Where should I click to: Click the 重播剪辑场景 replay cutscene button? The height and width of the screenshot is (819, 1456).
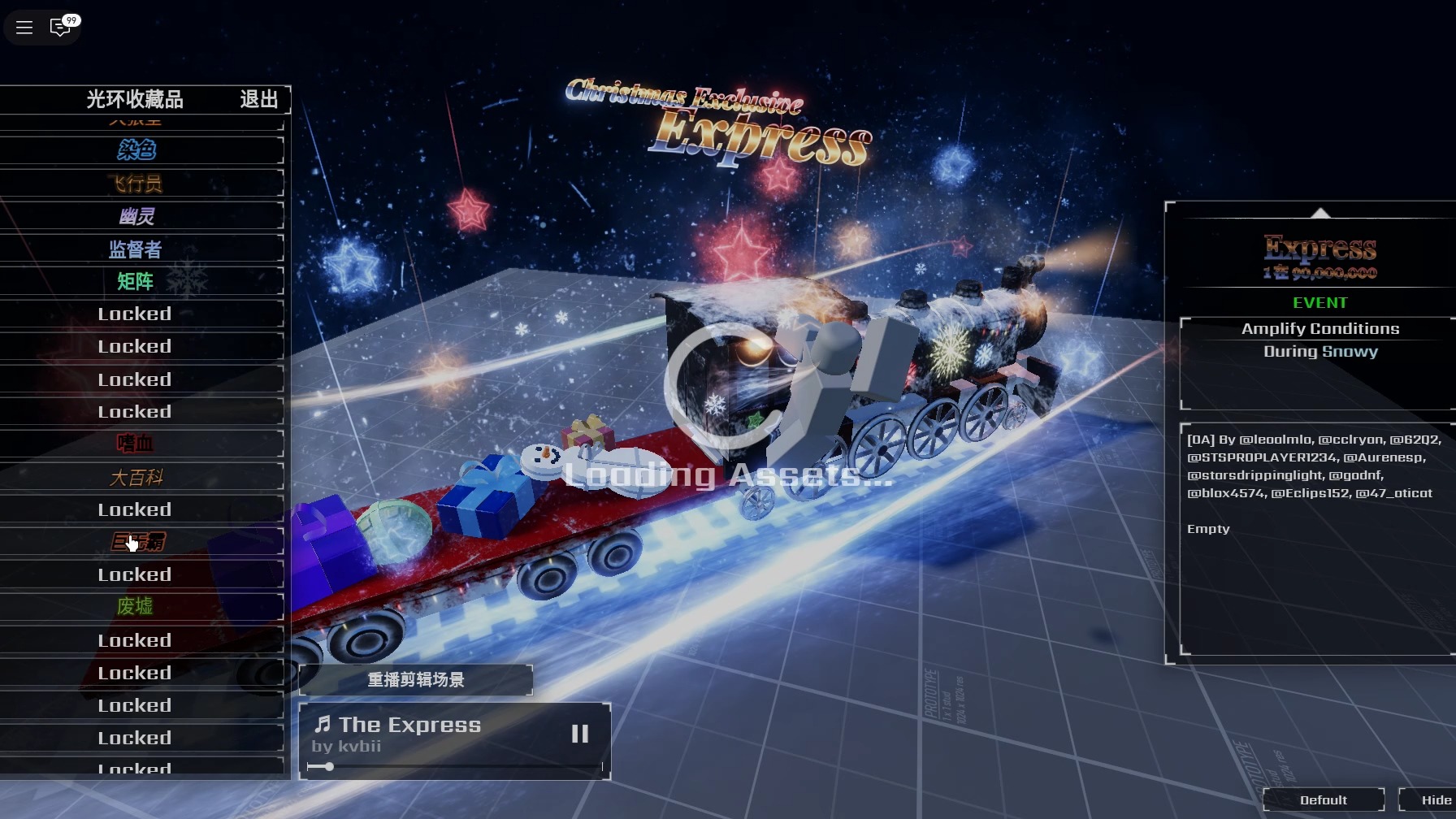415,680
